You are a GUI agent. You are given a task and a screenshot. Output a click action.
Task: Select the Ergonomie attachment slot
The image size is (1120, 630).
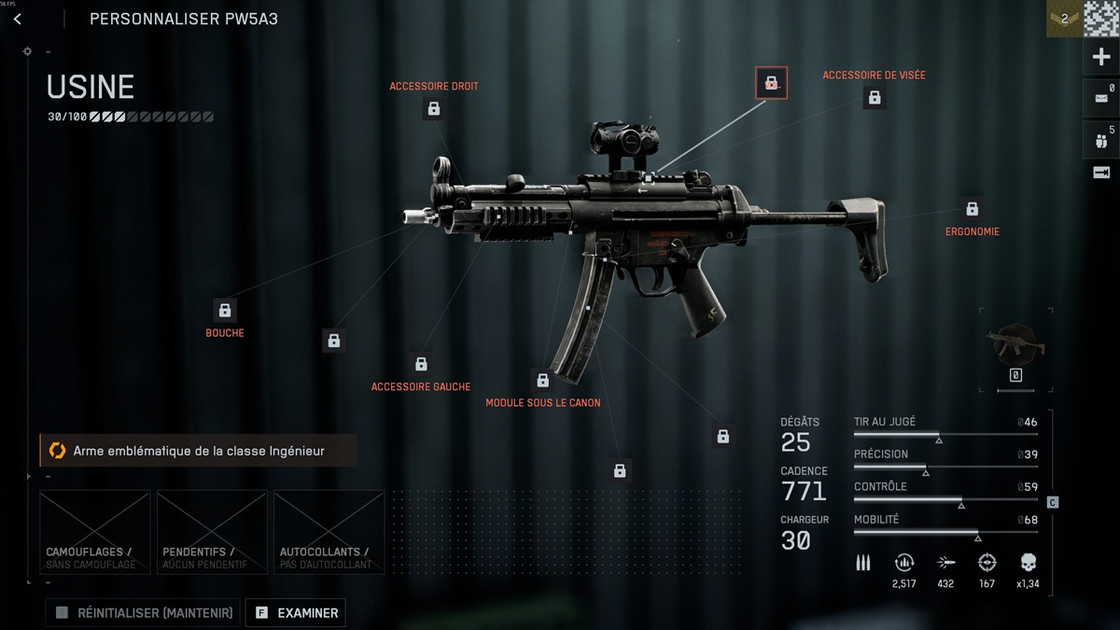(971, 209)
